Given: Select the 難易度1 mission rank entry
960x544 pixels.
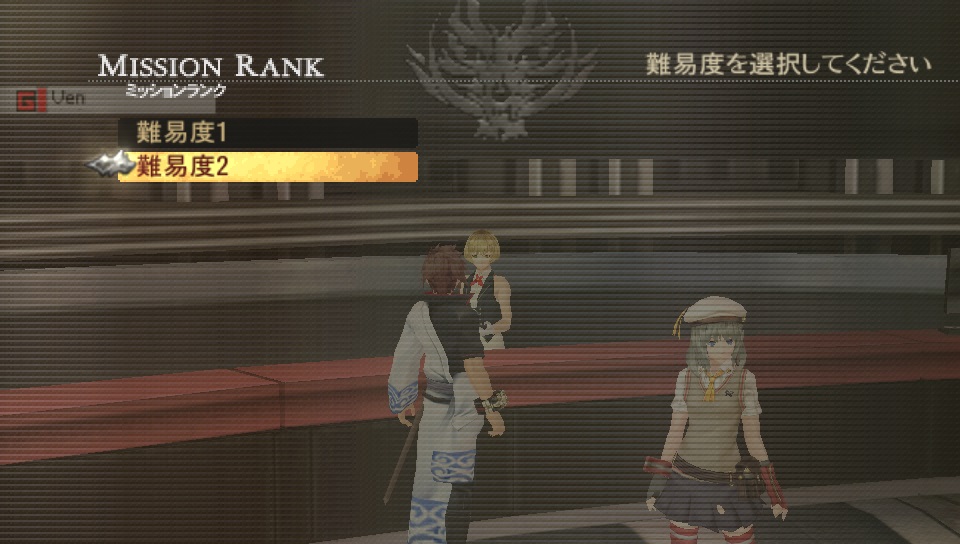Looking at the screenshot, I should click(x=267, y=132).
